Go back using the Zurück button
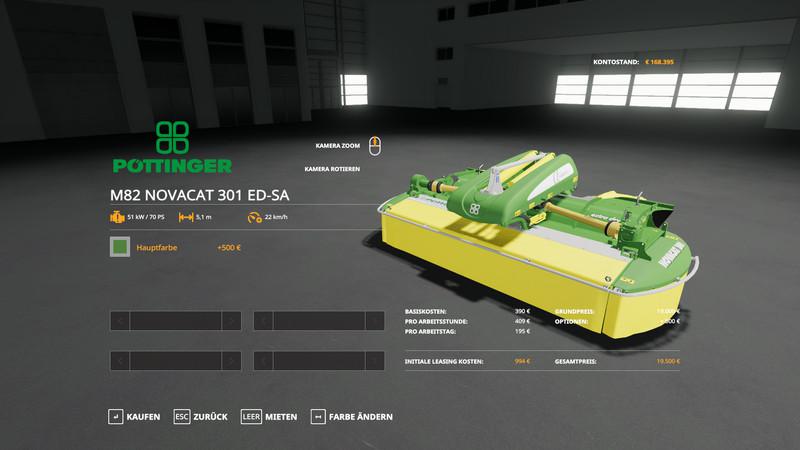Viewport: 800px width, 450px height. coord(201,416)
